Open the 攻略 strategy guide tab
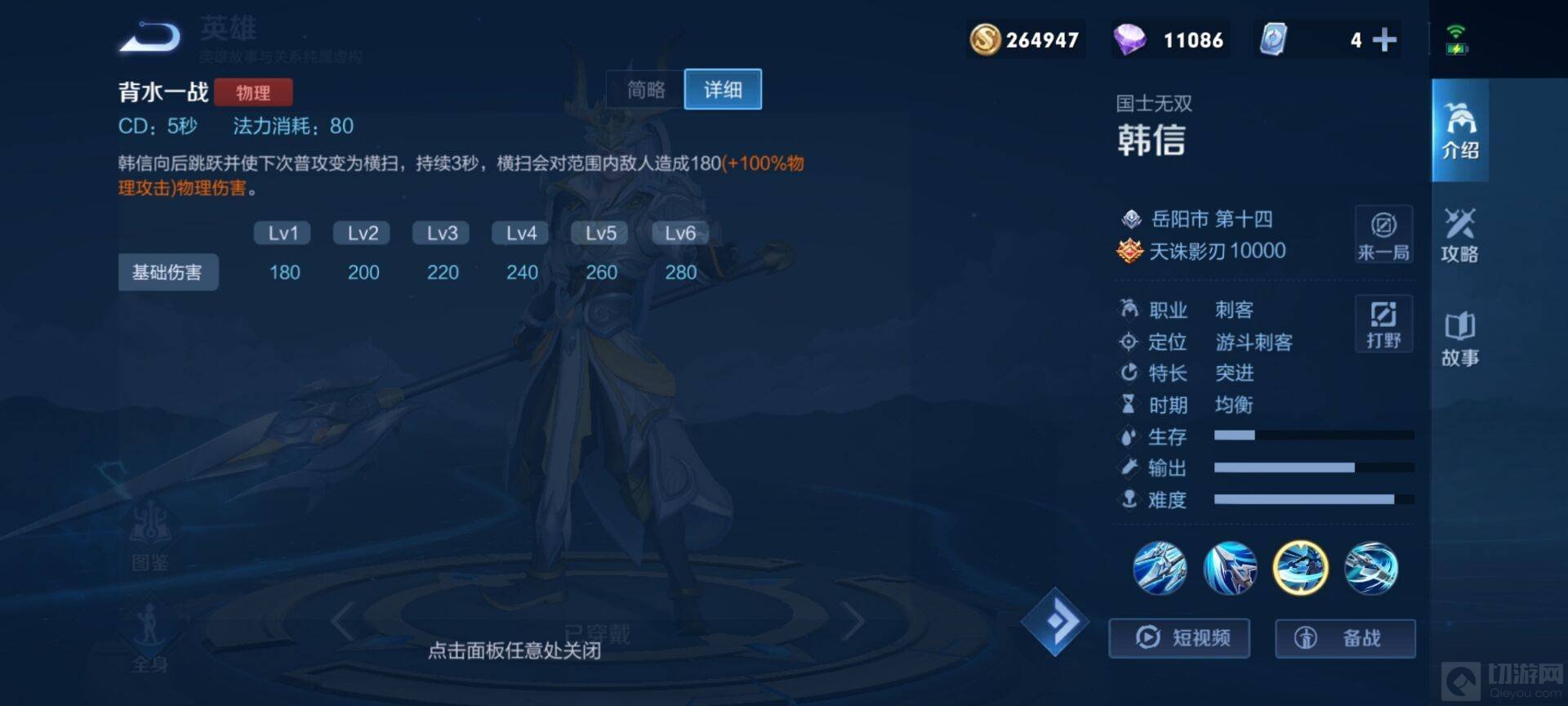1568x706 pixels. click(x=1459, y=235)
